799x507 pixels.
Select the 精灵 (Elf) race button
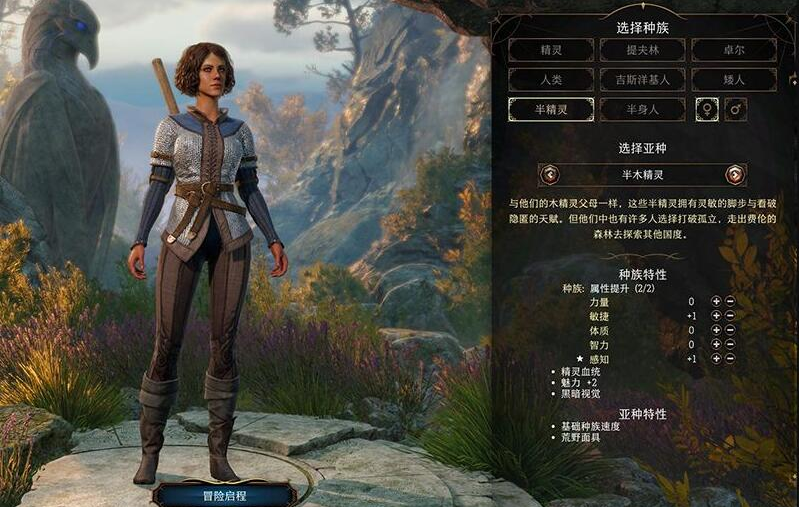click(x=550, y=50)
